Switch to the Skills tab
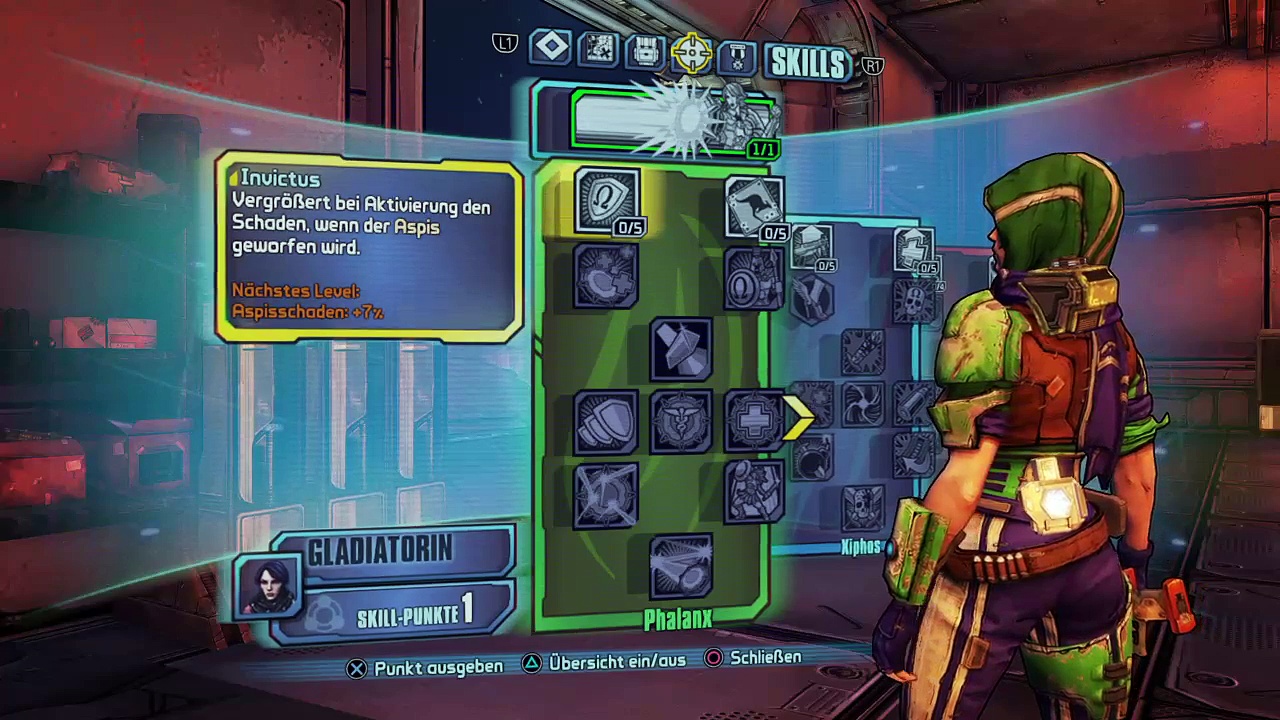 (807, 62)
